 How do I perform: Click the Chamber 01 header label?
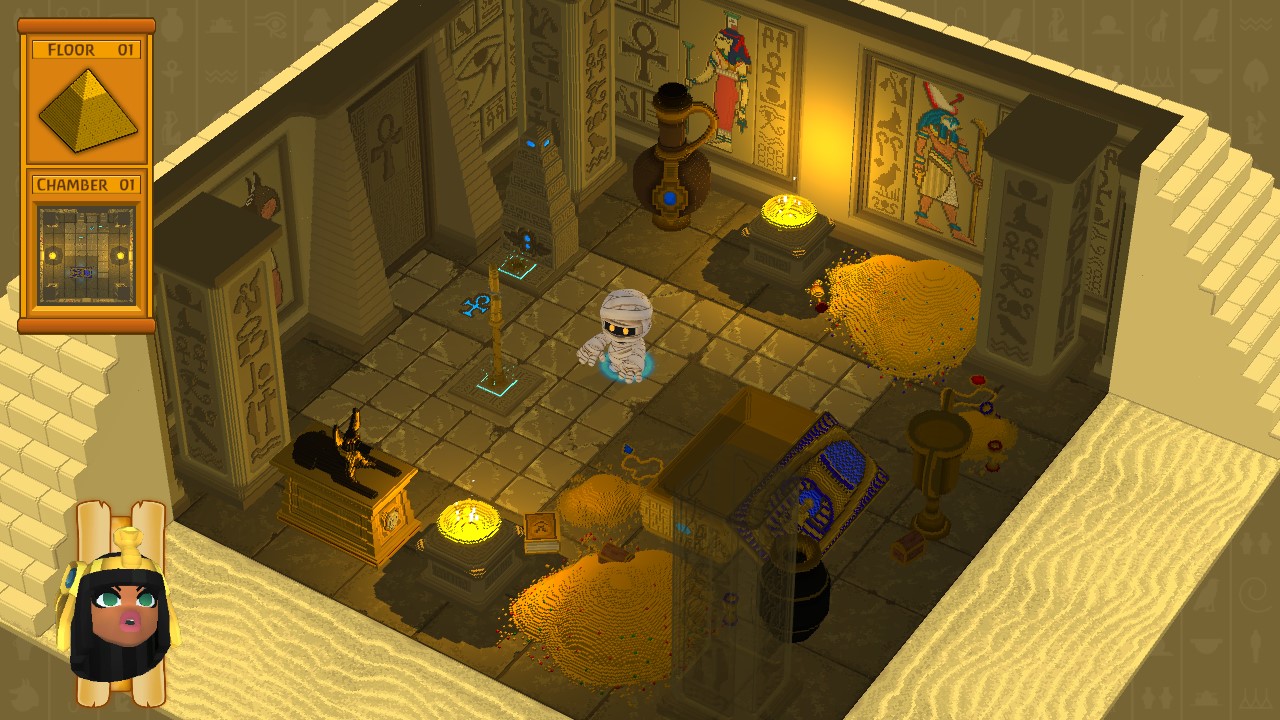tap(85, 185)
